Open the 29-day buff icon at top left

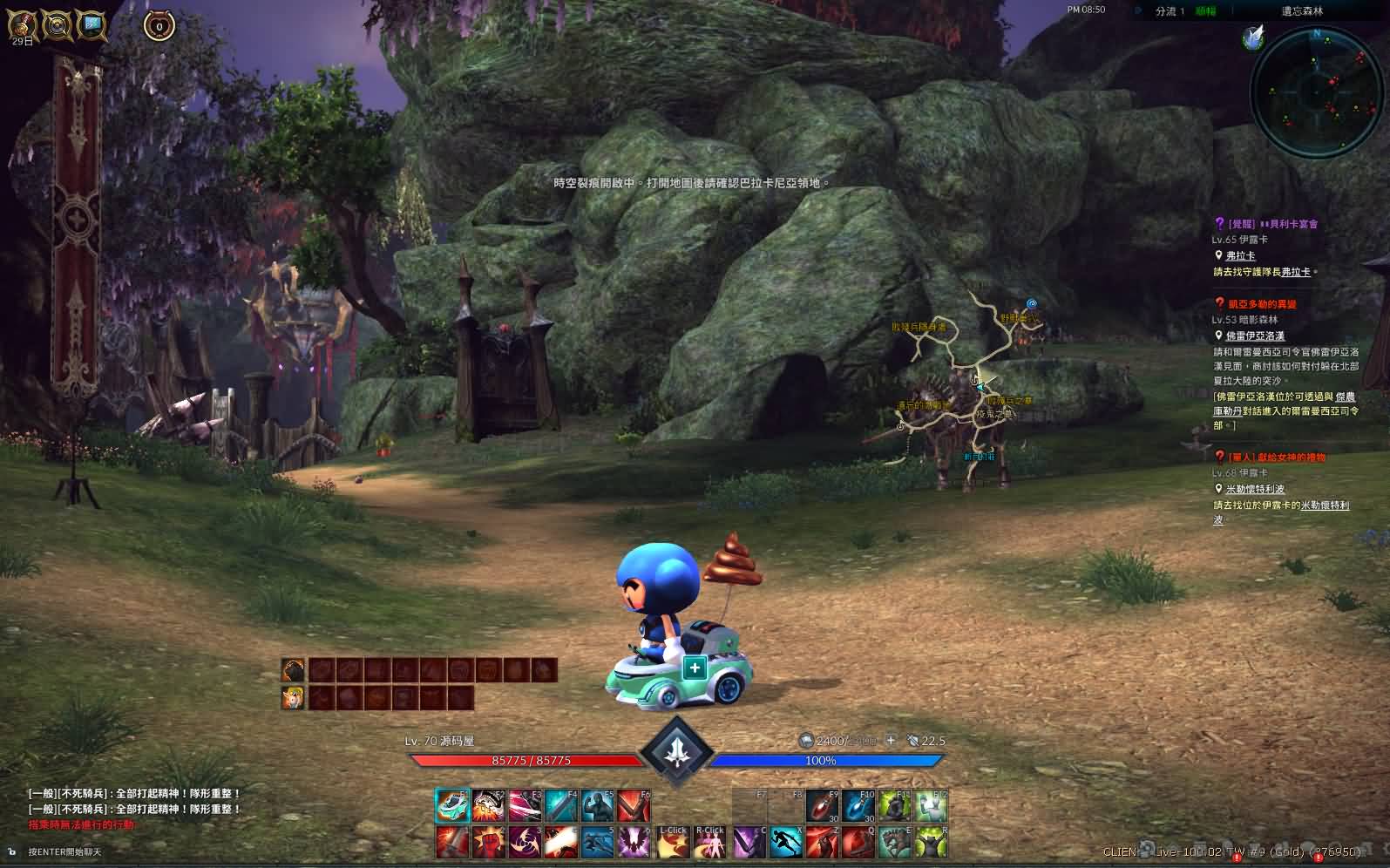(x=22, y=26)
